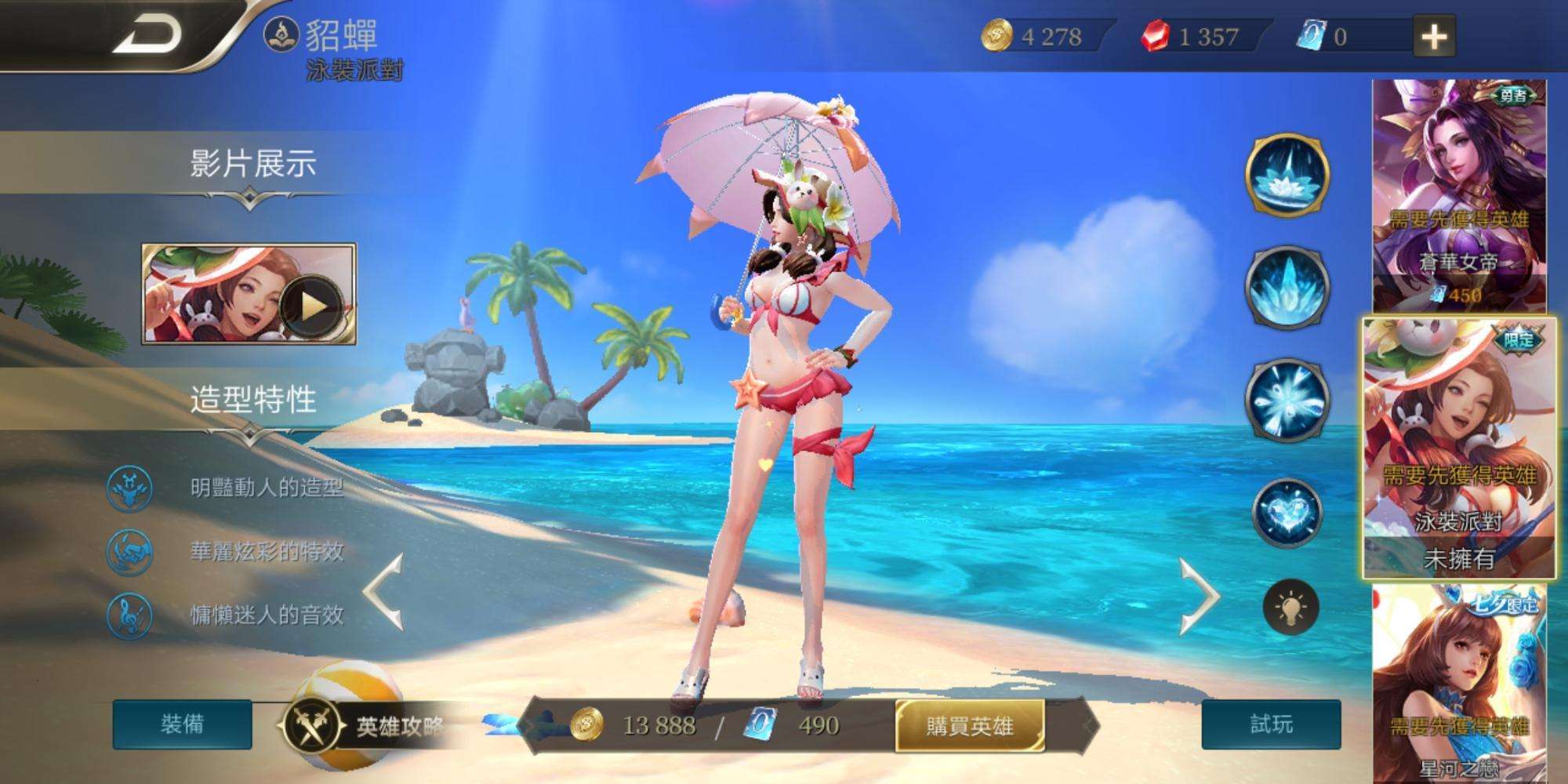1568x784 pixels.
Task: Click the gold coin currency icon
Action: click(x=998, y=34)
